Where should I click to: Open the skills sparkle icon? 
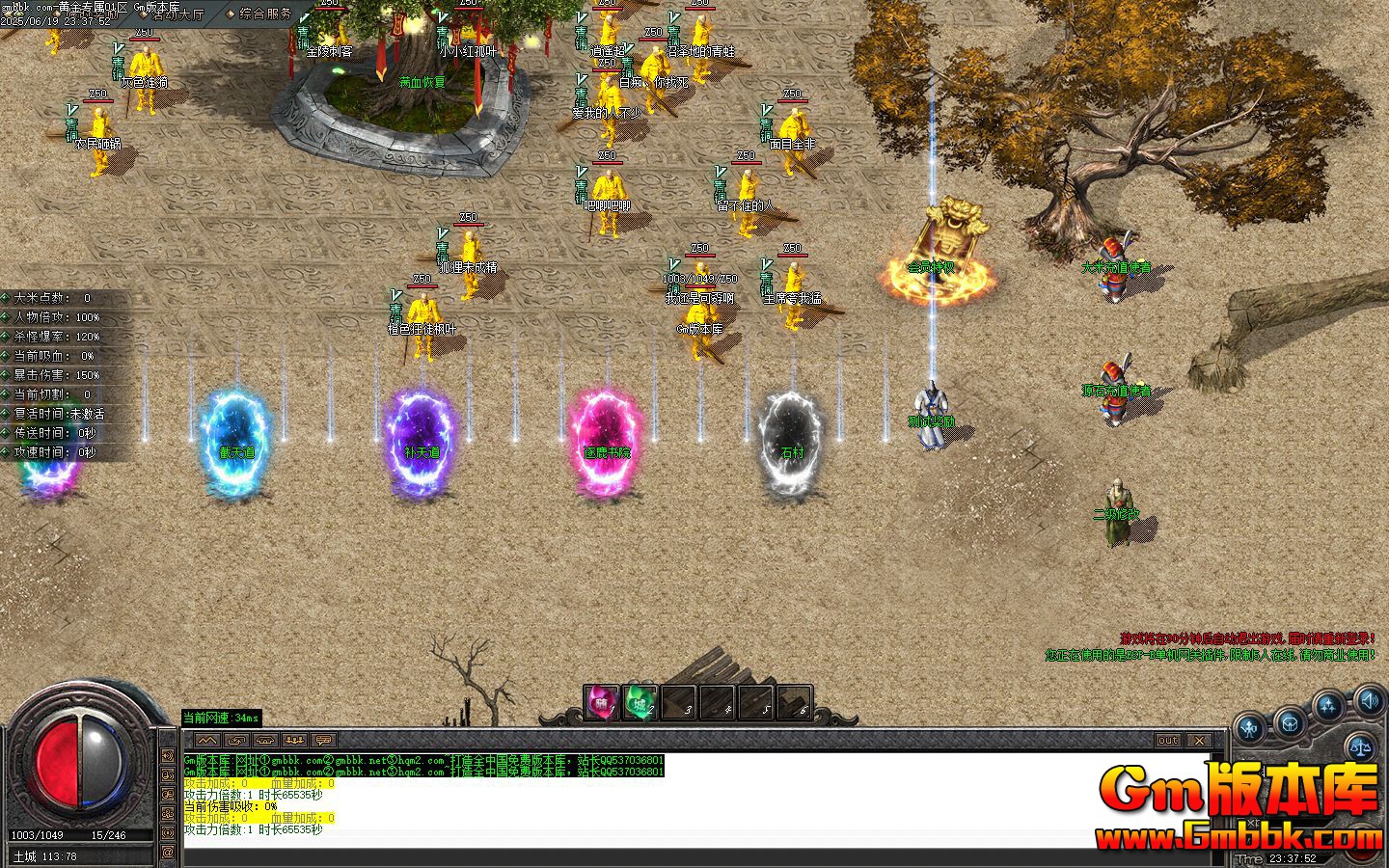pyautogui.click(x=1329, y=707)
